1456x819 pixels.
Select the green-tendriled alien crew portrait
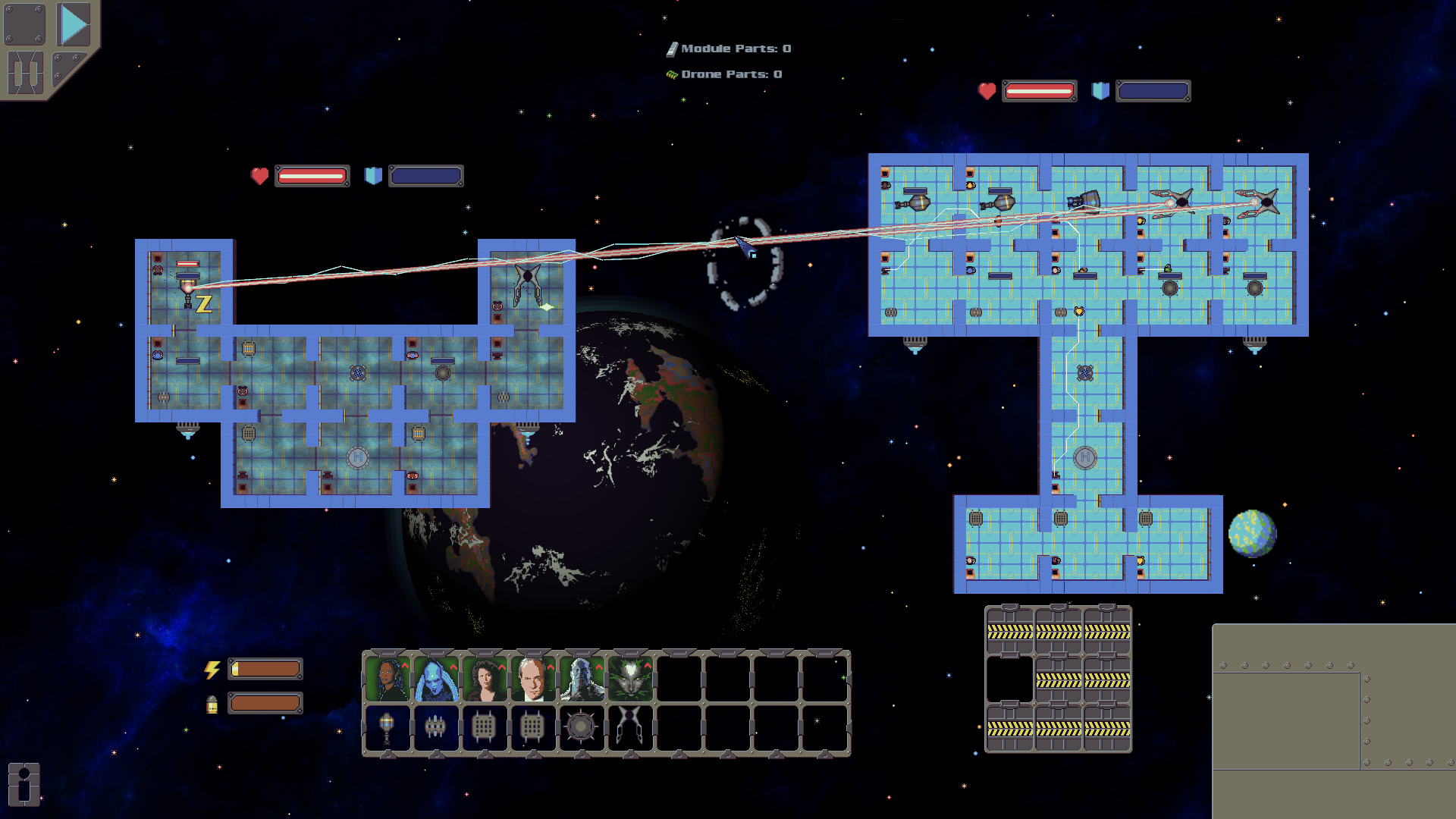[630, 678]
